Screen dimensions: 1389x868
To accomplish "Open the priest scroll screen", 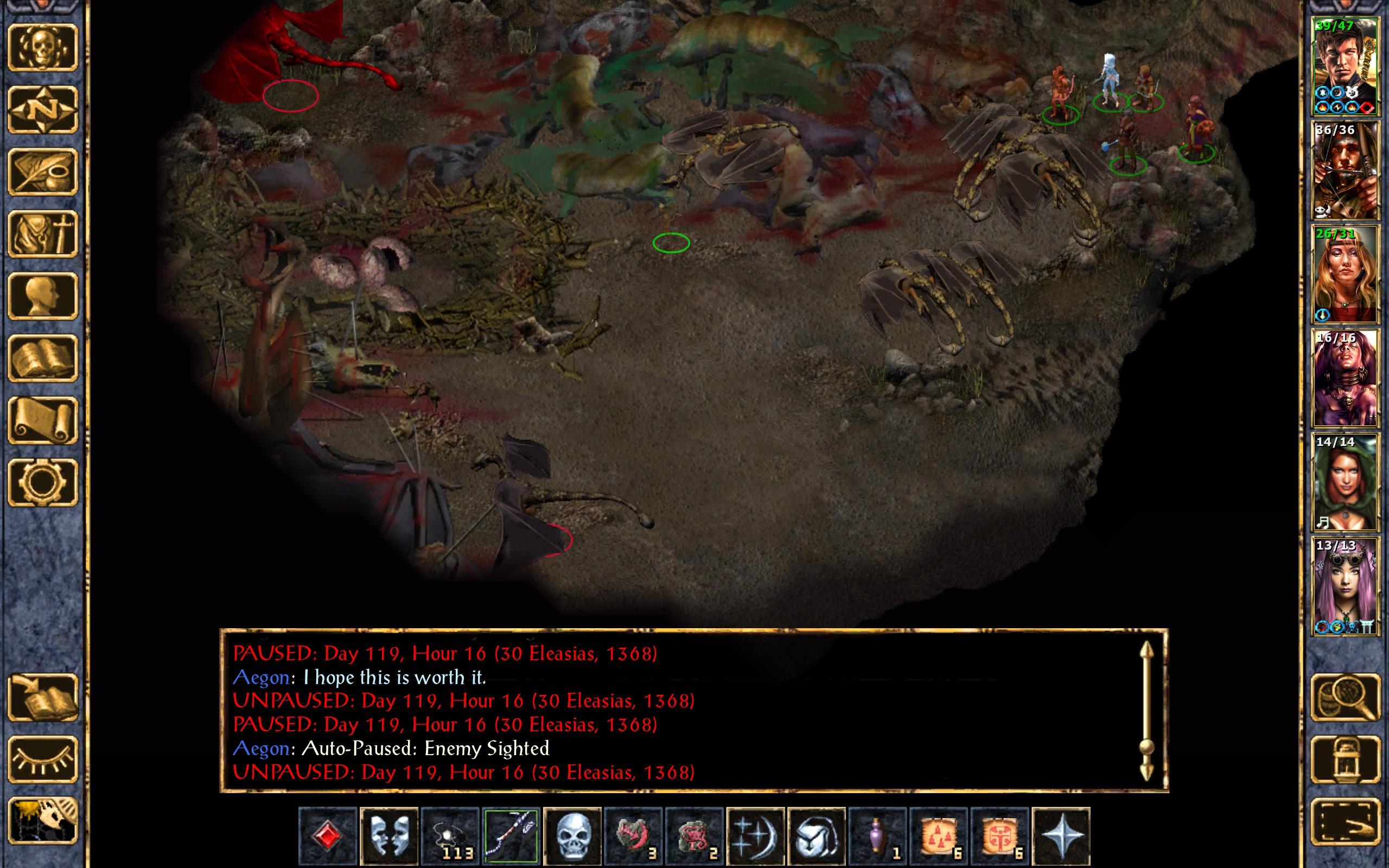I will point(43,420).
